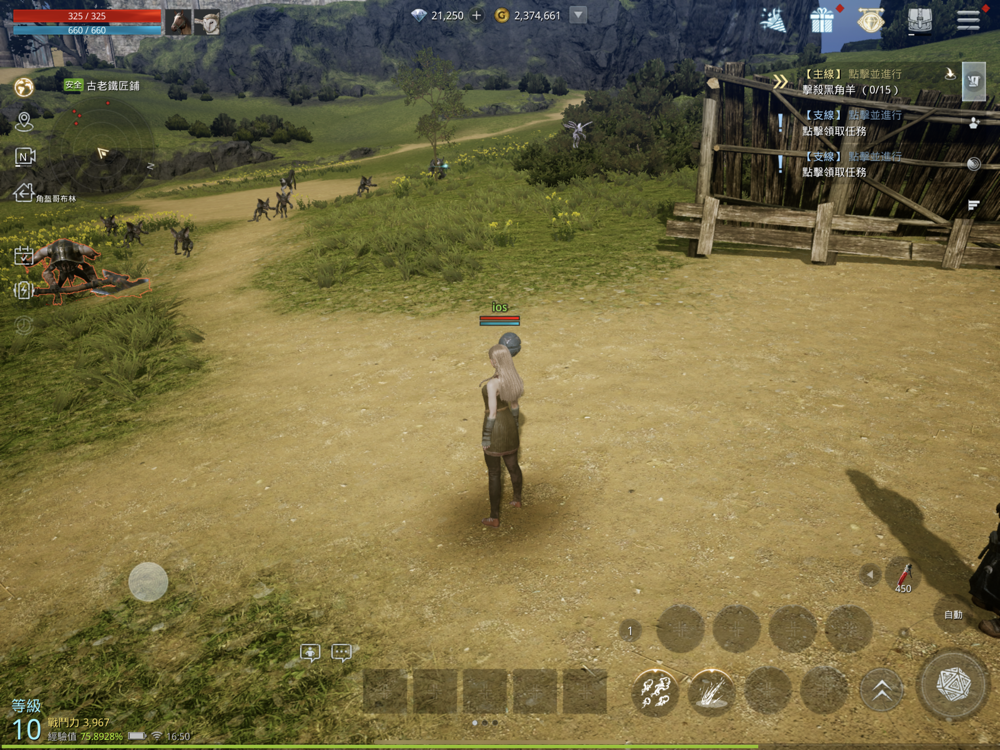
Task: Open the hamburger main menu
Action: coord(968,20)
